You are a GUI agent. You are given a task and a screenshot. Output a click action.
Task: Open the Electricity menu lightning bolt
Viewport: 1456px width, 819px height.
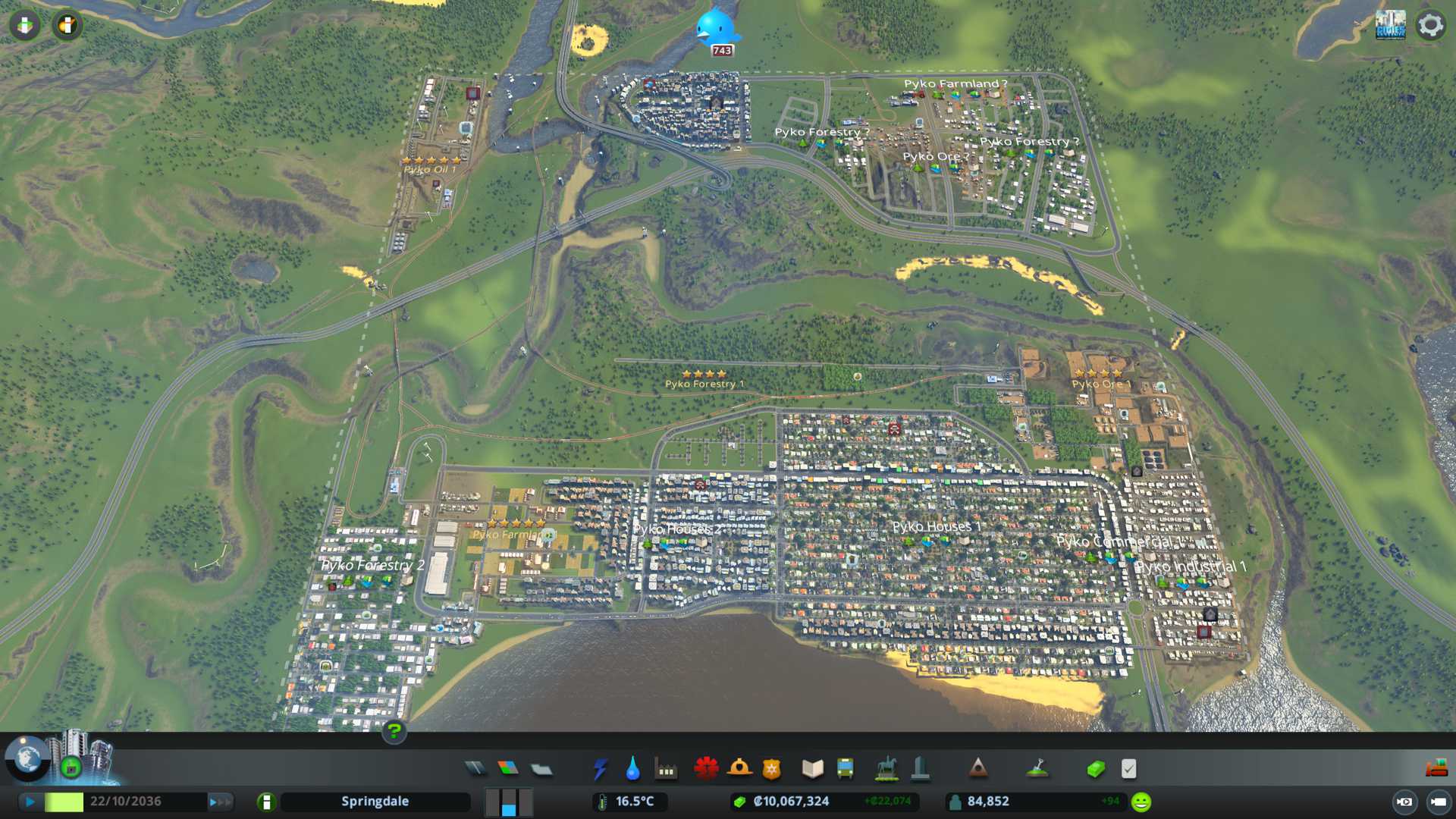pyautogui.click(x=600, y=769)
